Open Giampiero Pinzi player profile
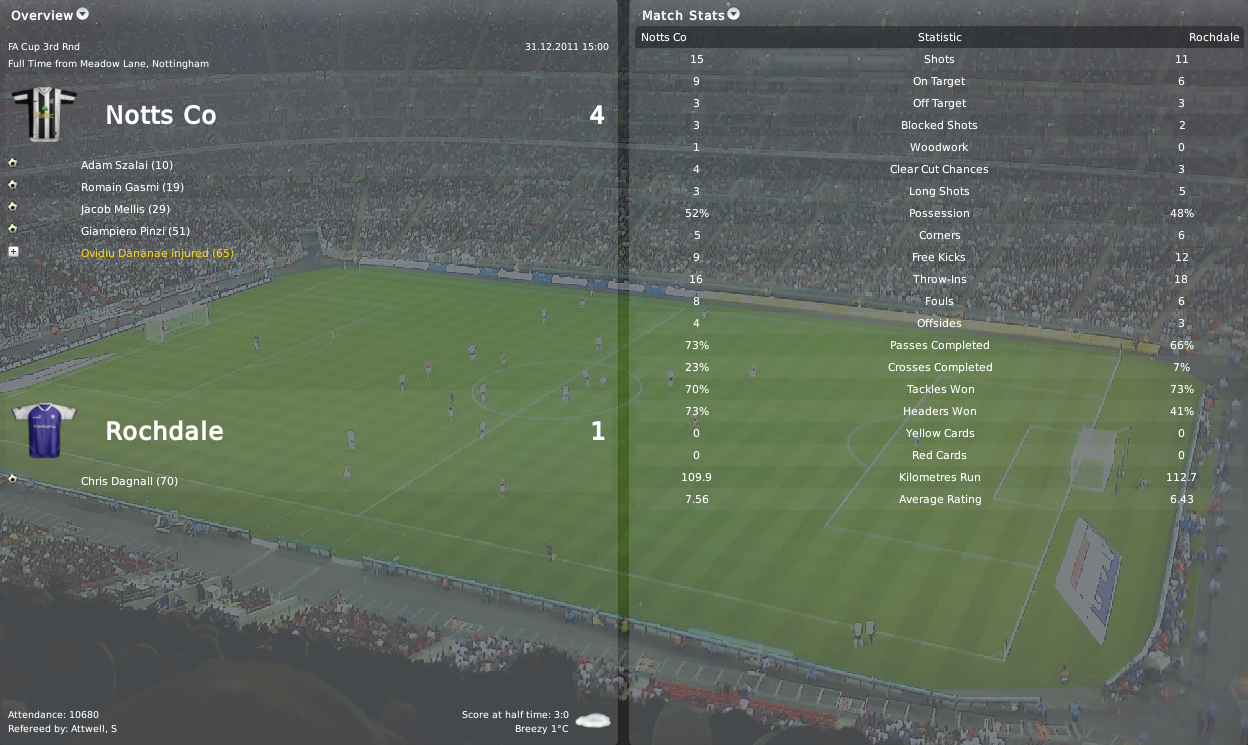 (x=135, y=231)
